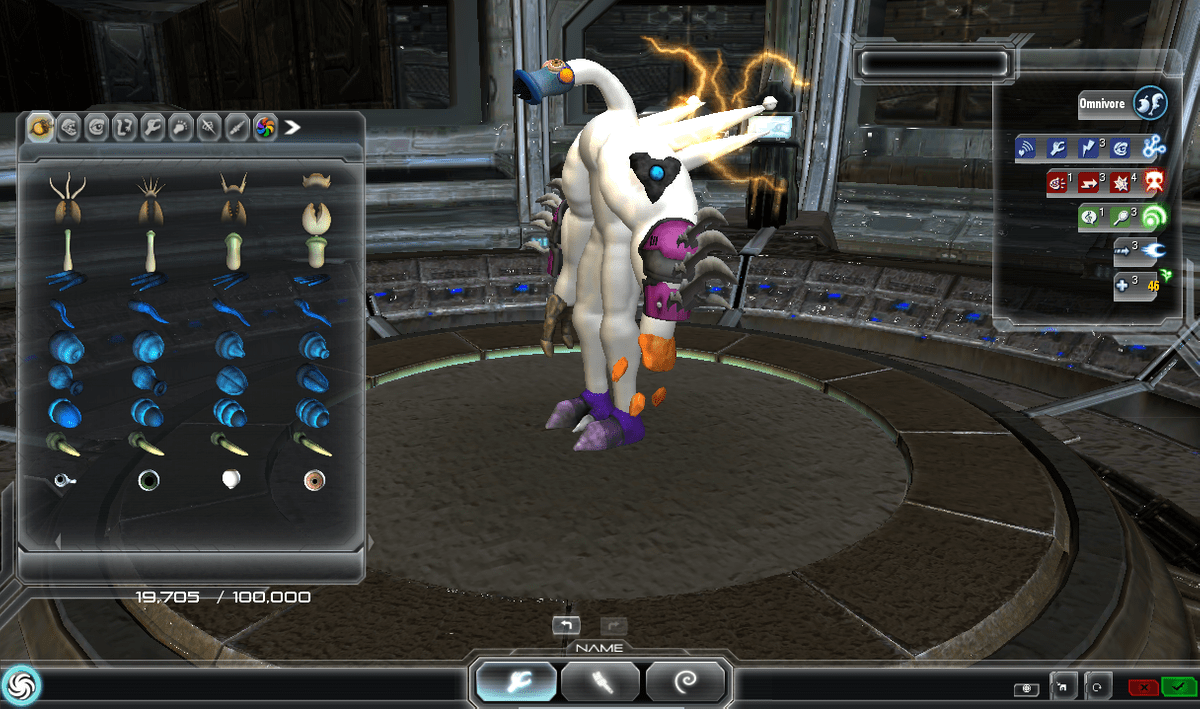The width and height of the screenshot is (1200, 709).
Task: Open the Spore galaxy menu button
Action: pyautogui.click(x=19, y=685)
